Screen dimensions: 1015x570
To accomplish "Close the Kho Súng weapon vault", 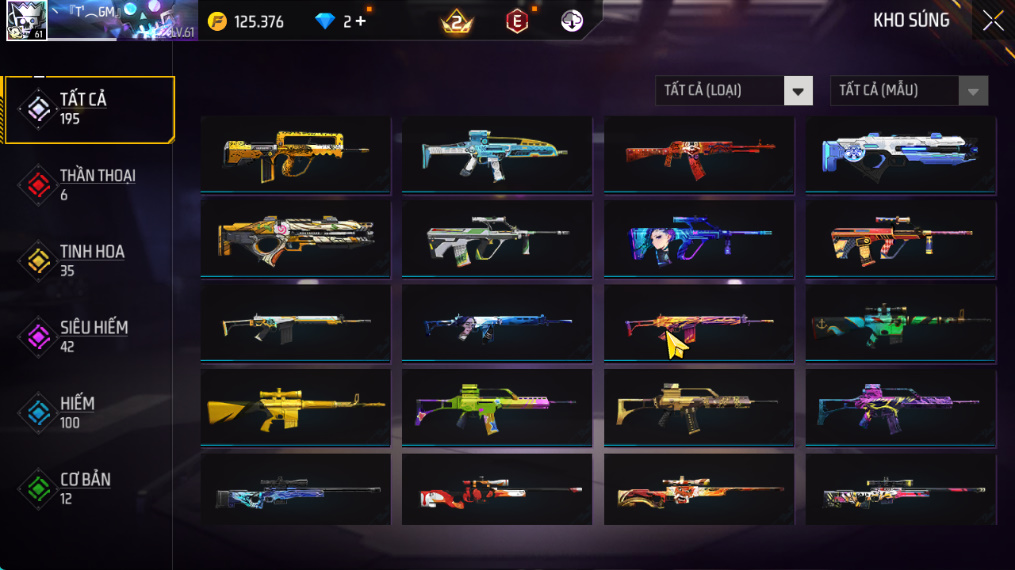I will (992, 21).
